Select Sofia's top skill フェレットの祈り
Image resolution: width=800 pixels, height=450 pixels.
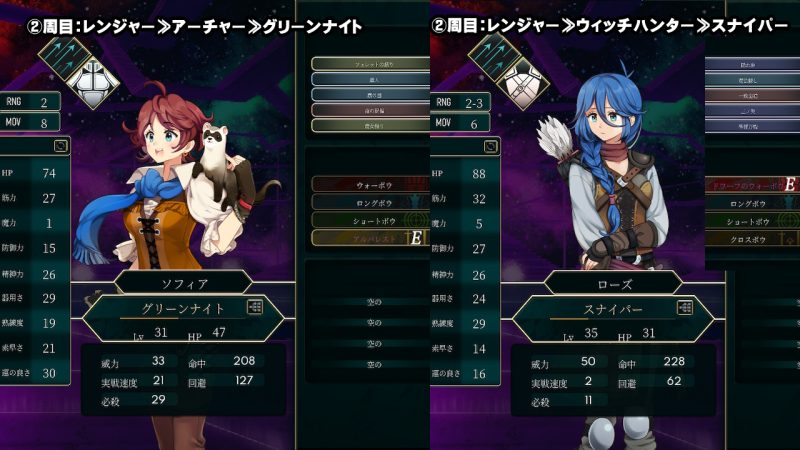(356, 64)
